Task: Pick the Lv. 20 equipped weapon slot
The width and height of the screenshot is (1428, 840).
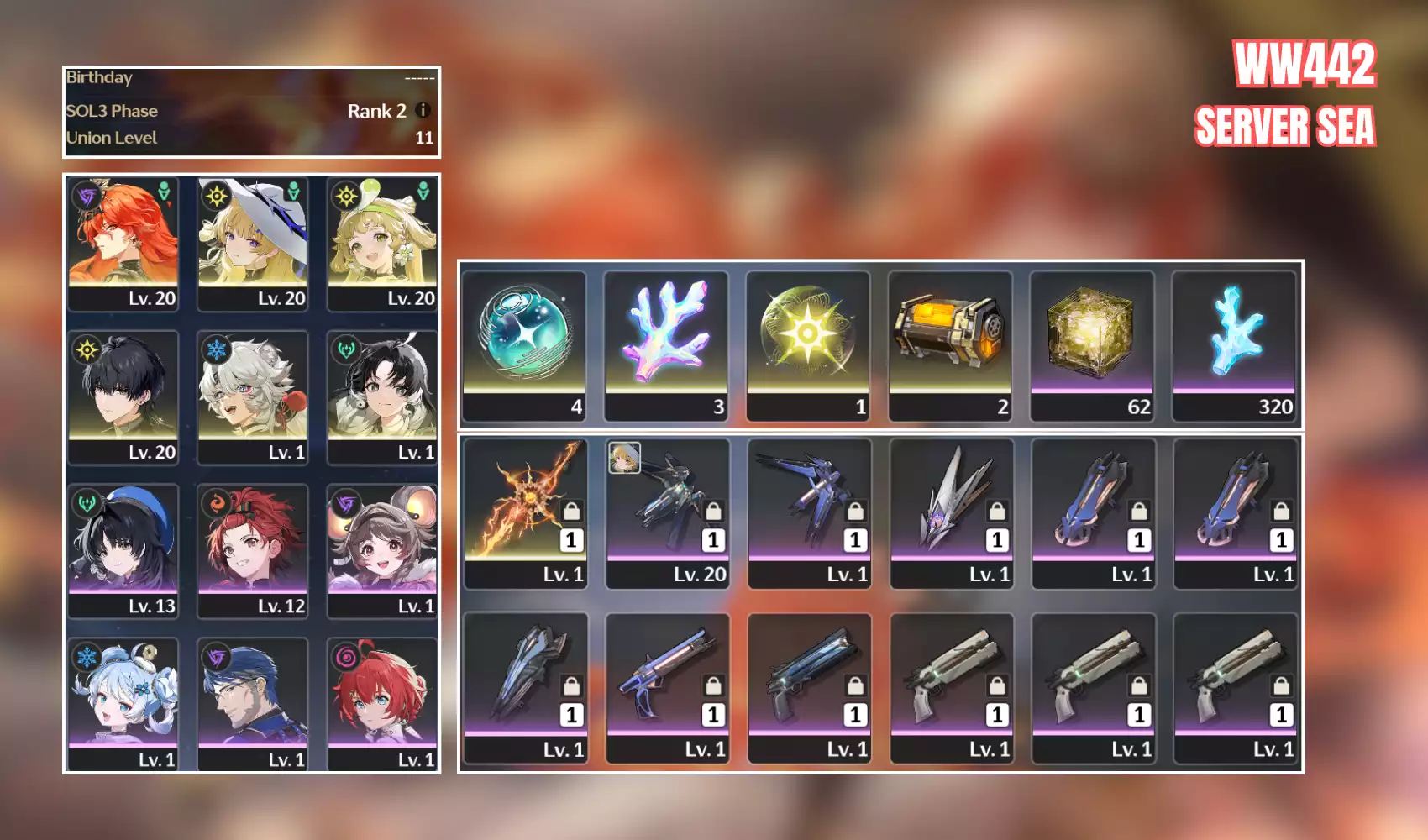Action: point(667,512)
